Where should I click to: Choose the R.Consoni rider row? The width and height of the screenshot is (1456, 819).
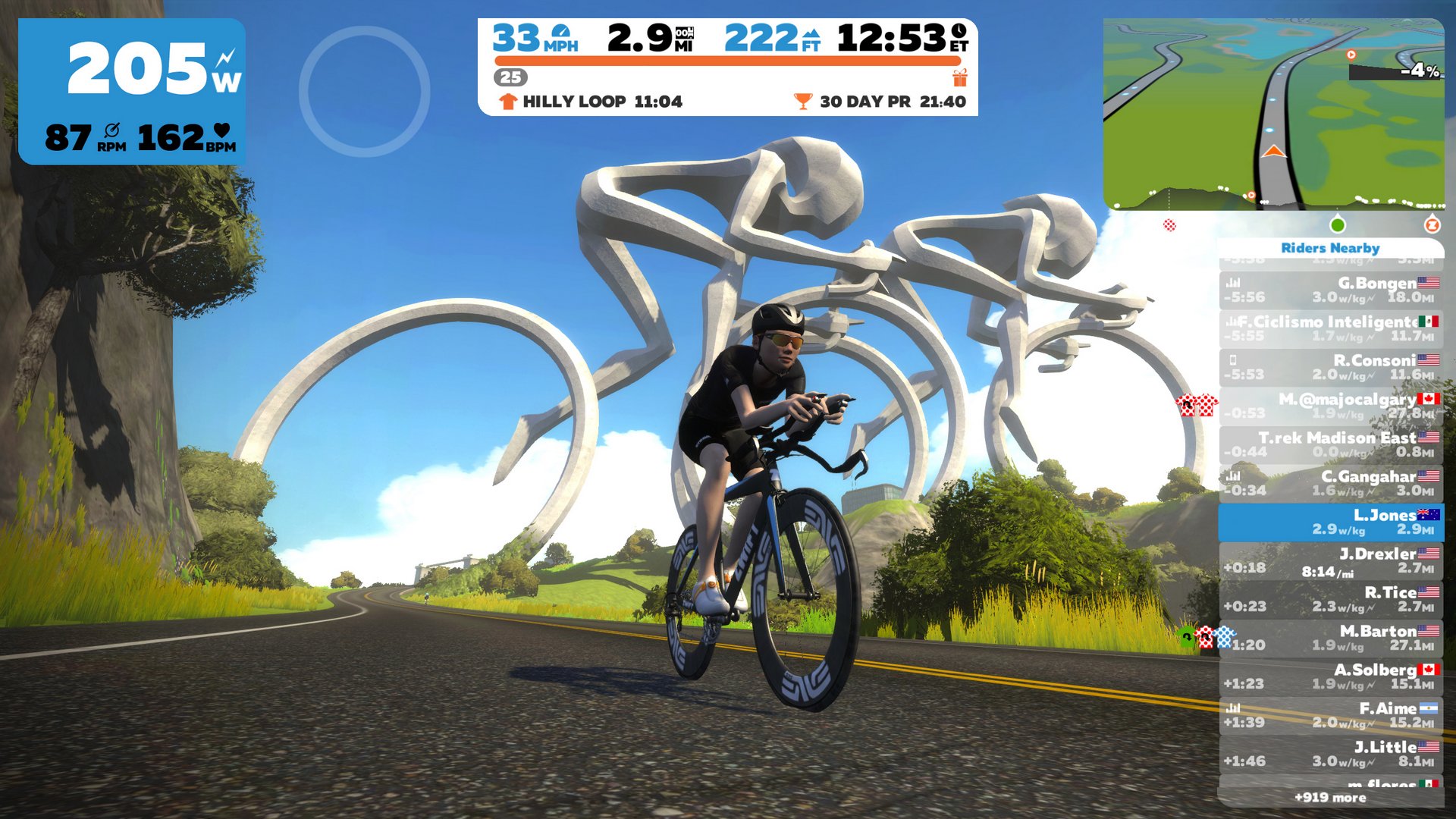pyautogui.click(x=1331, y=367)
